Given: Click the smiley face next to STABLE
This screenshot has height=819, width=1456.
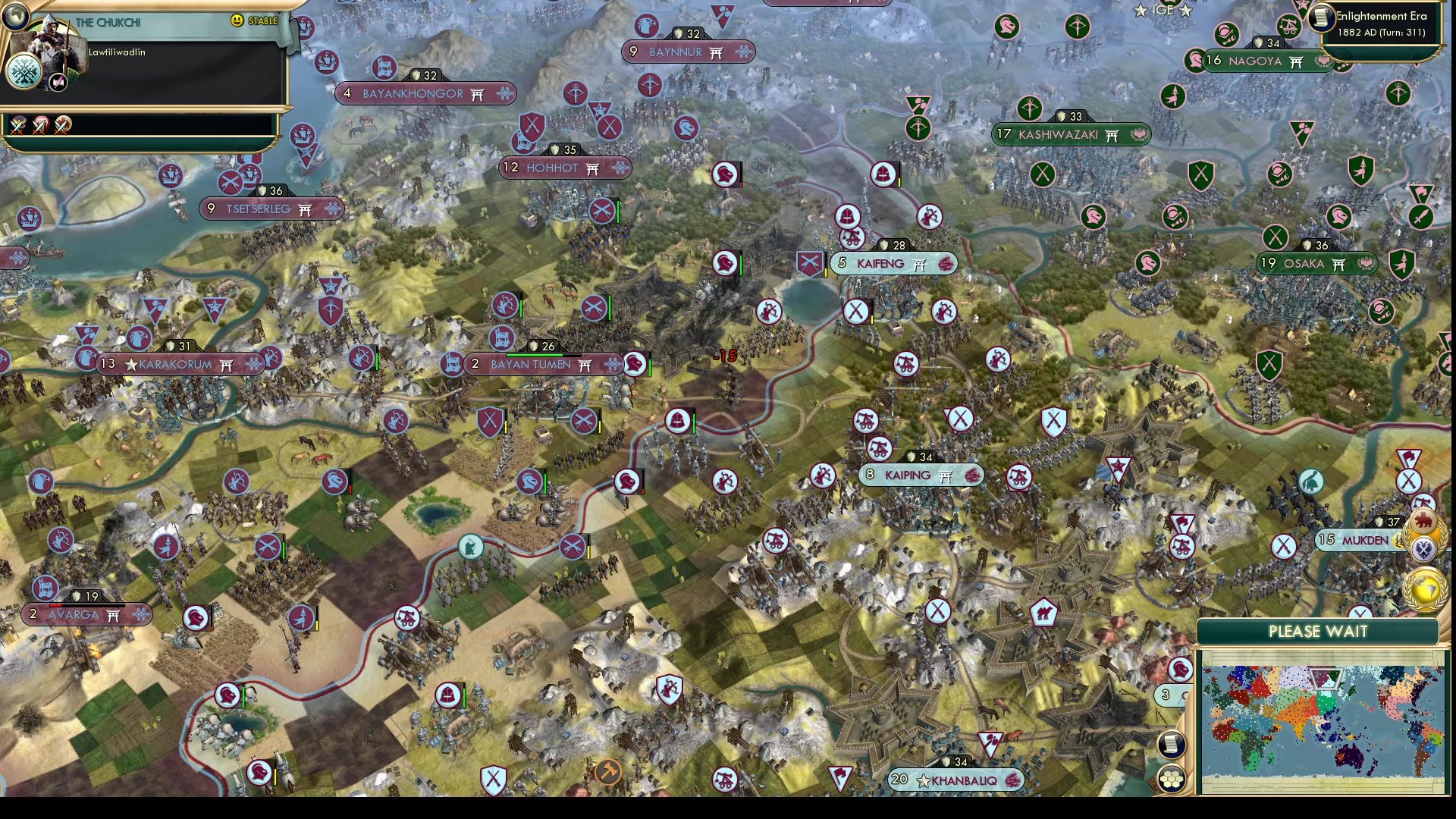Looking at the screenshot, I should [x=236, y=20].
